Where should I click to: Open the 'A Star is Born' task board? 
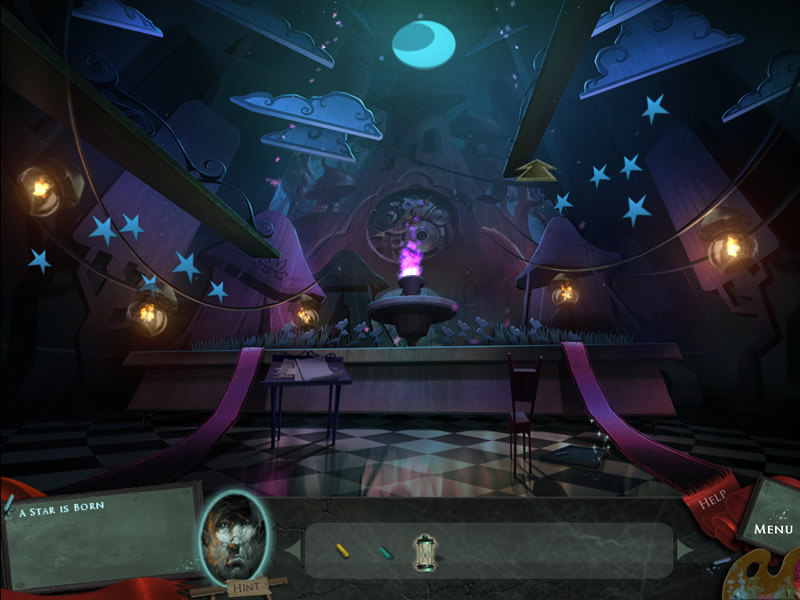click(x=100, y=535)
